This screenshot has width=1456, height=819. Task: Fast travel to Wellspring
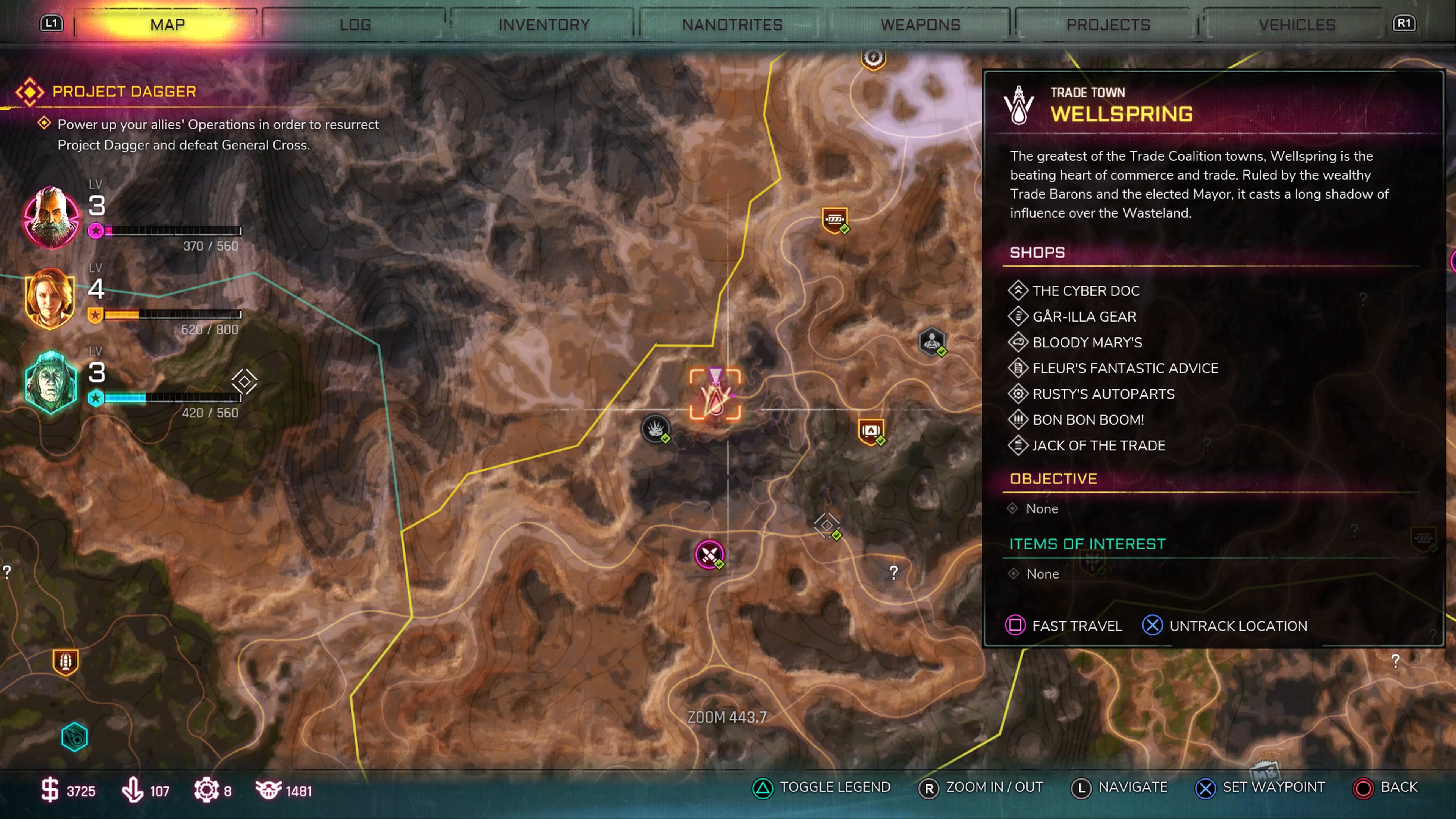[1016, 626]
